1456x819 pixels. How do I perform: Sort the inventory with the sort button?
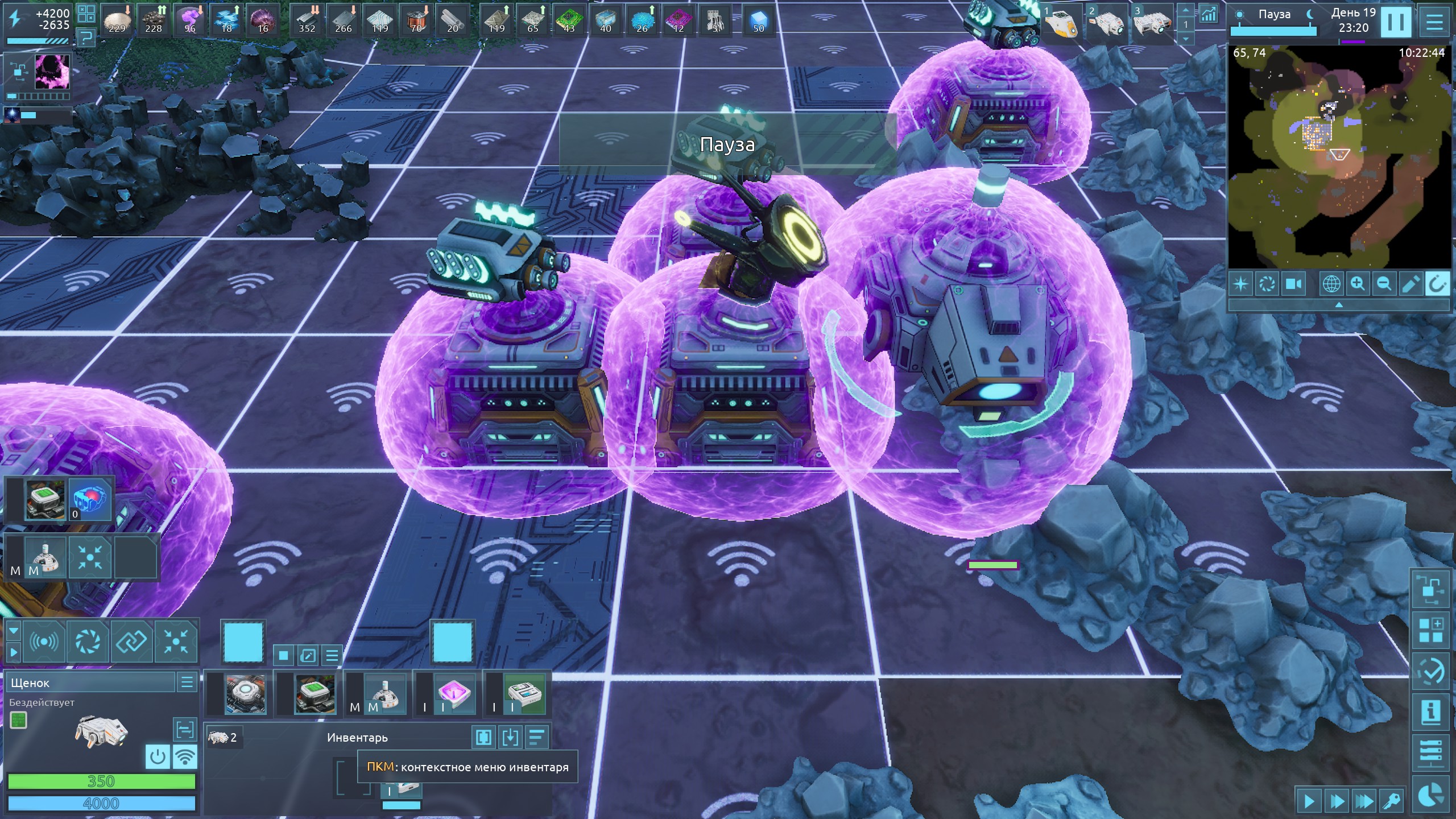tap(536, 738)
